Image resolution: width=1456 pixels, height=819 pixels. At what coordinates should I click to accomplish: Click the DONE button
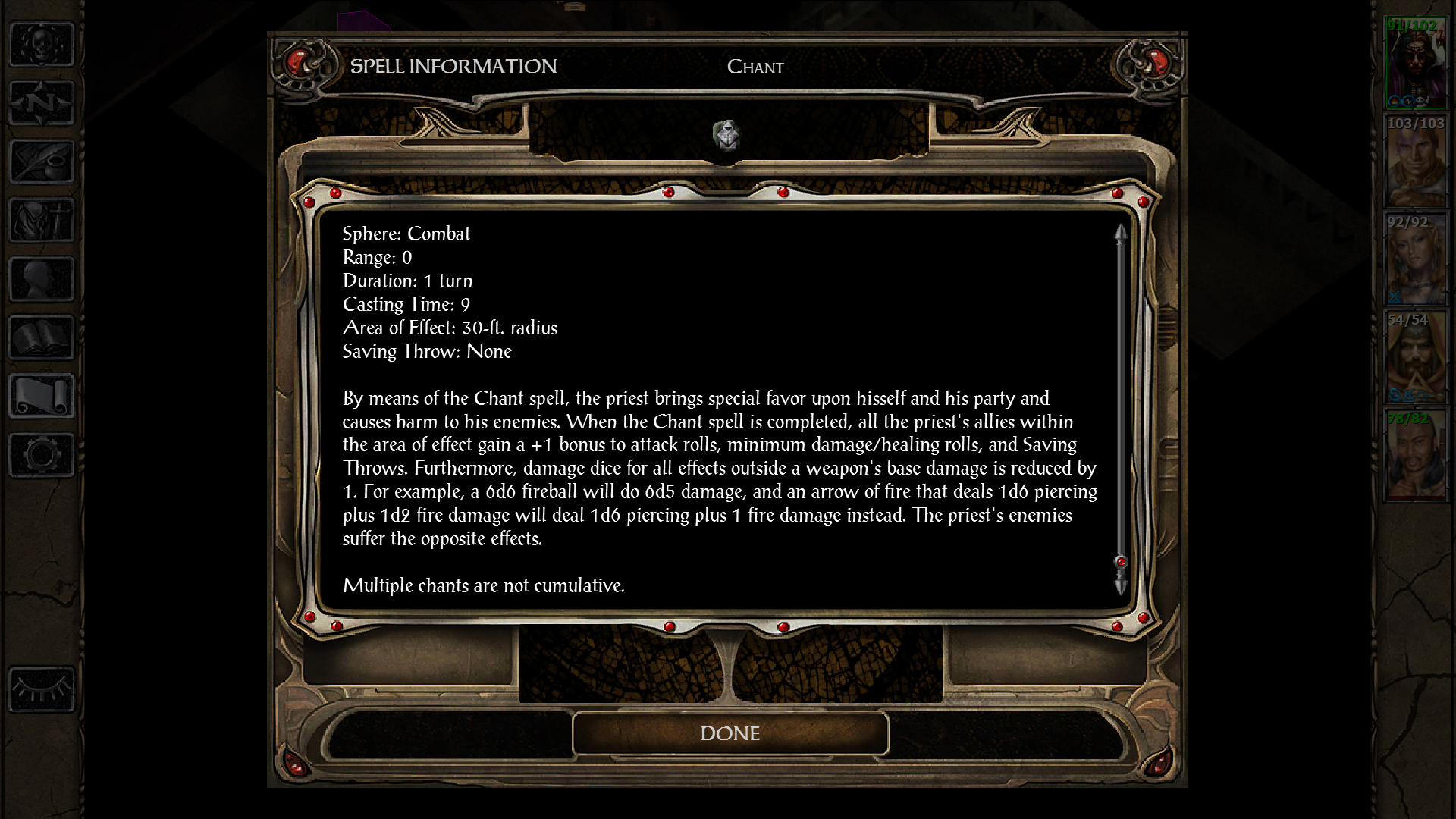tap(730, 733)
